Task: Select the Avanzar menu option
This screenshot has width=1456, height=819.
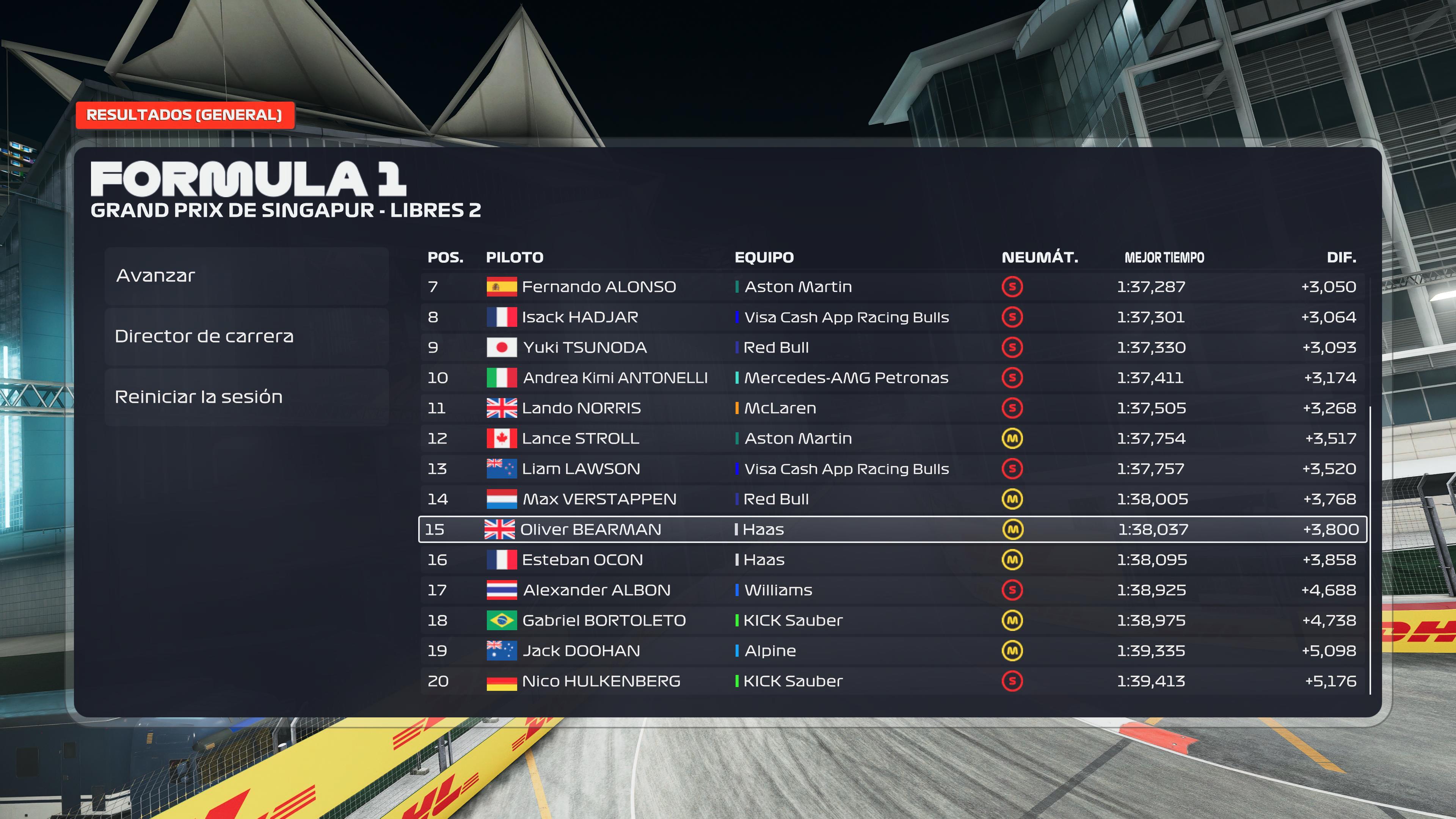Action: pos(246,276)
